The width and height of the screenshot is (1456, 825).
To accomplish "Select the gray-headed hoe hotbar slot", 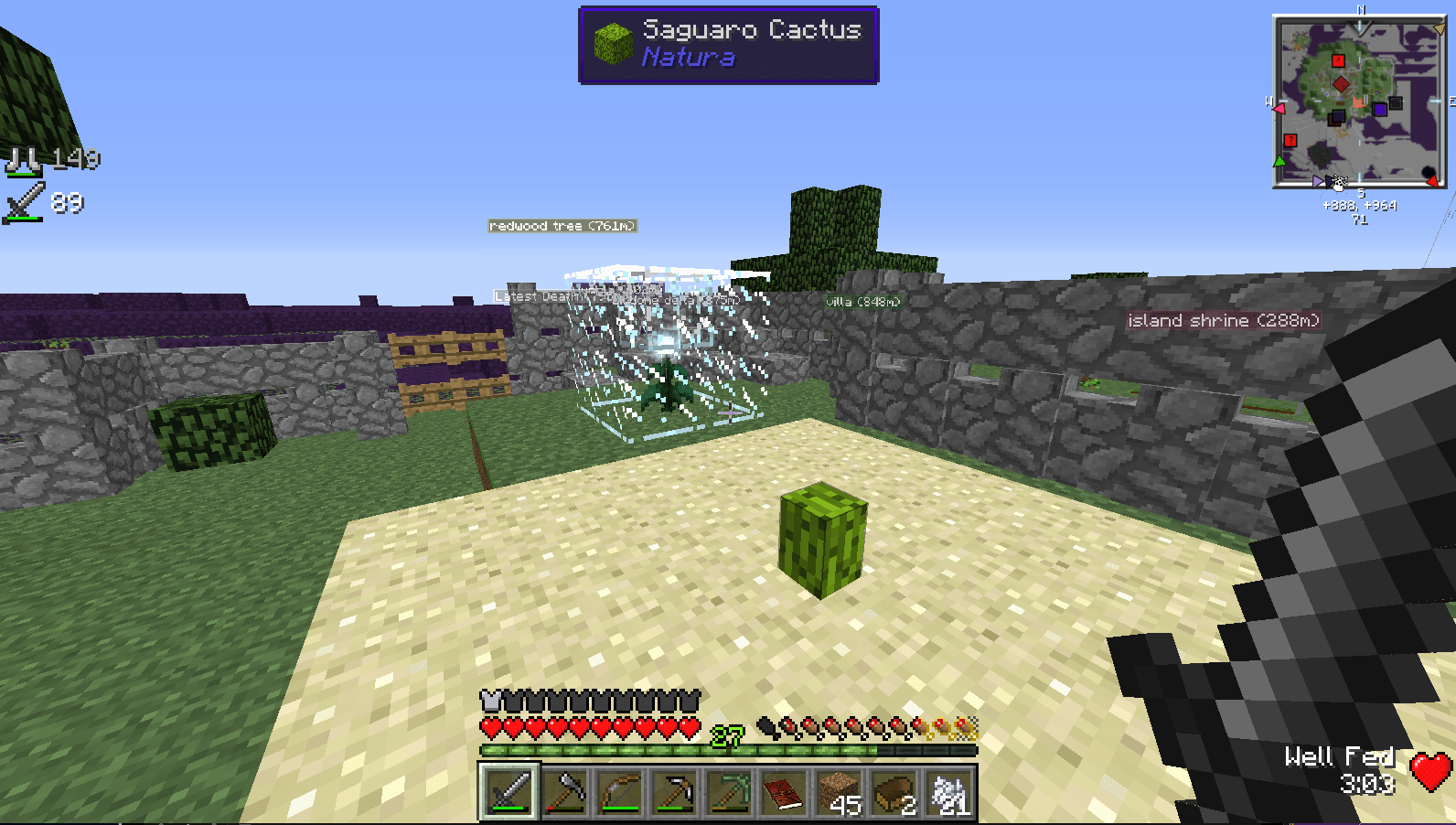I will click(x=564, y=792).
